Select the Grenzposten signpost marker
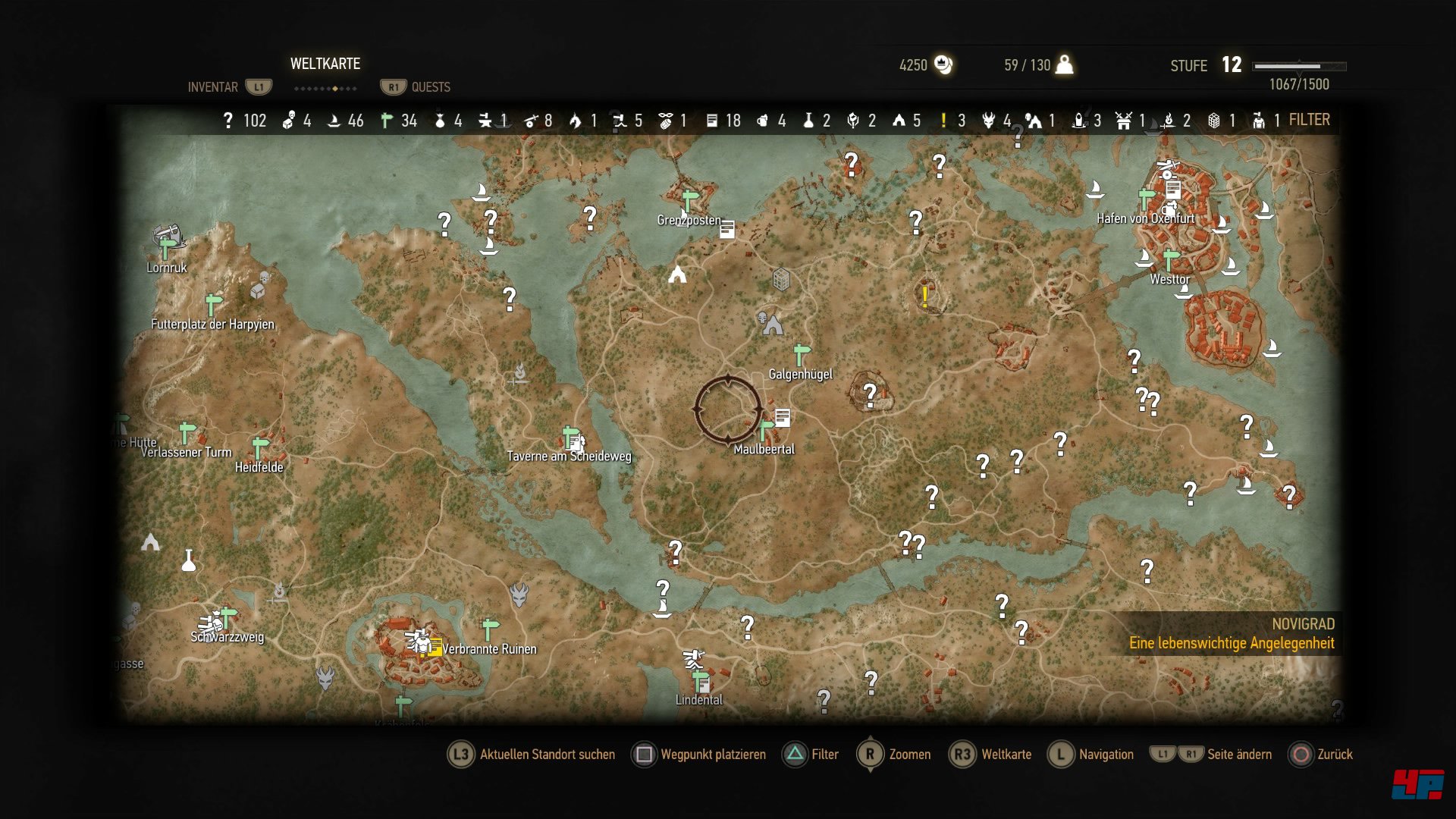Viewport: 1456px width, 819px height. point(689,201)
